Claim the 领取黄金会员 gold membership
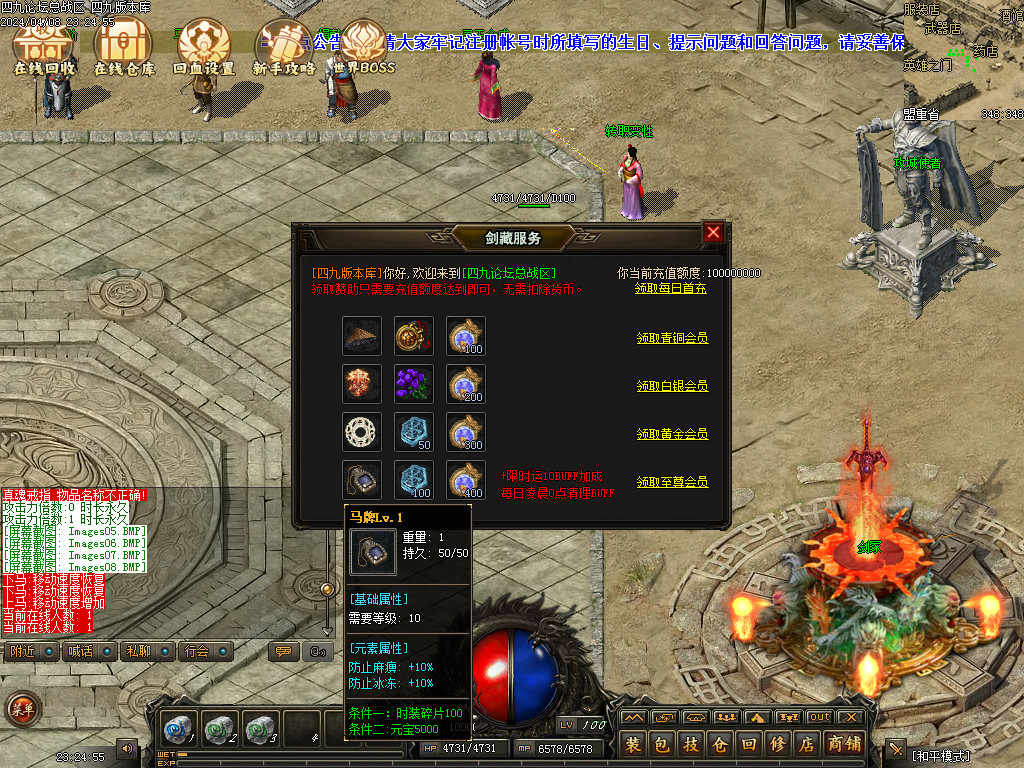The image size is (1024, 768). click(672, 434)
